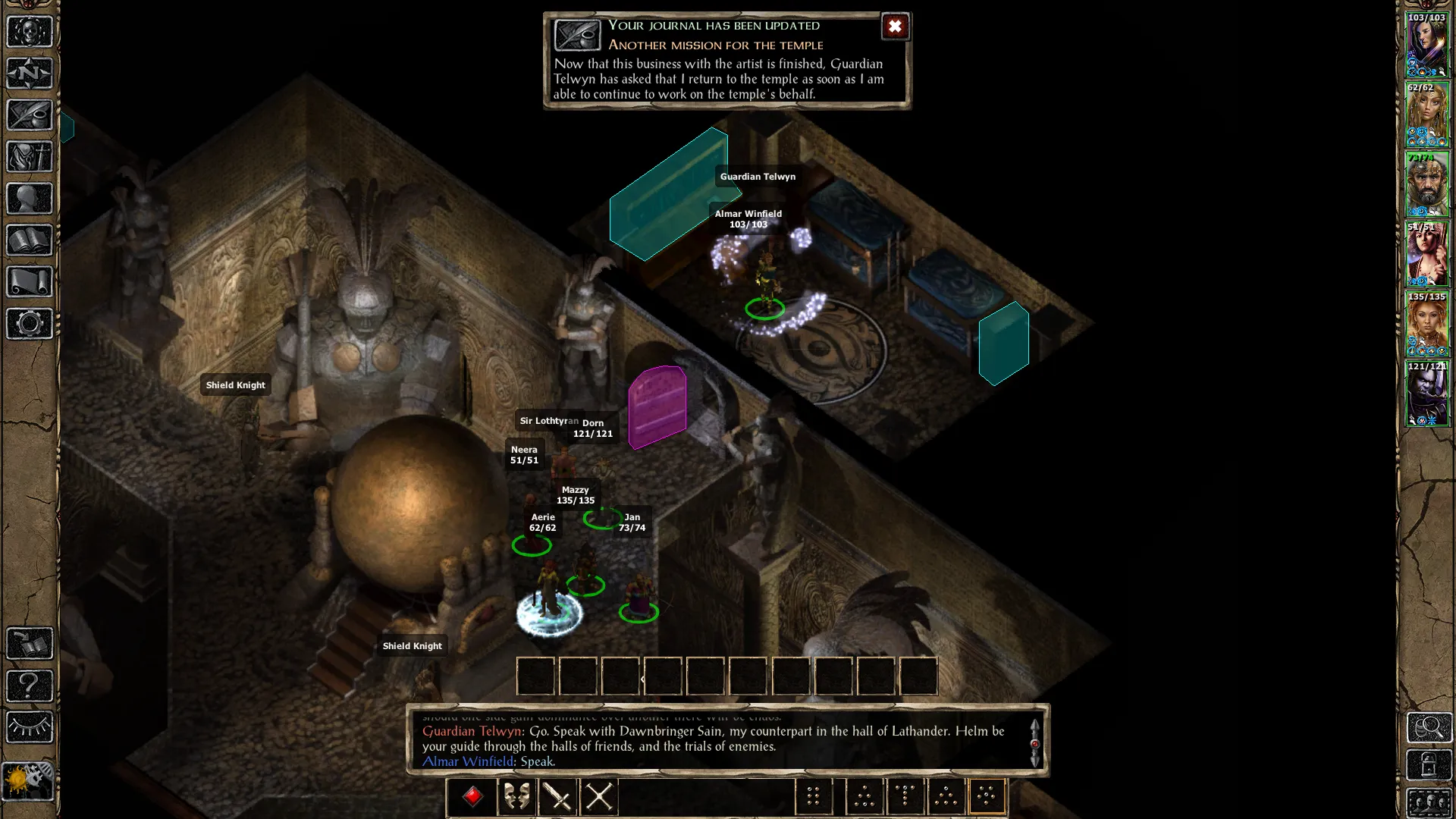This screenshot has height=819, width=1456.
Task: Click the red gem action button
Action: (x=473, y=796)
